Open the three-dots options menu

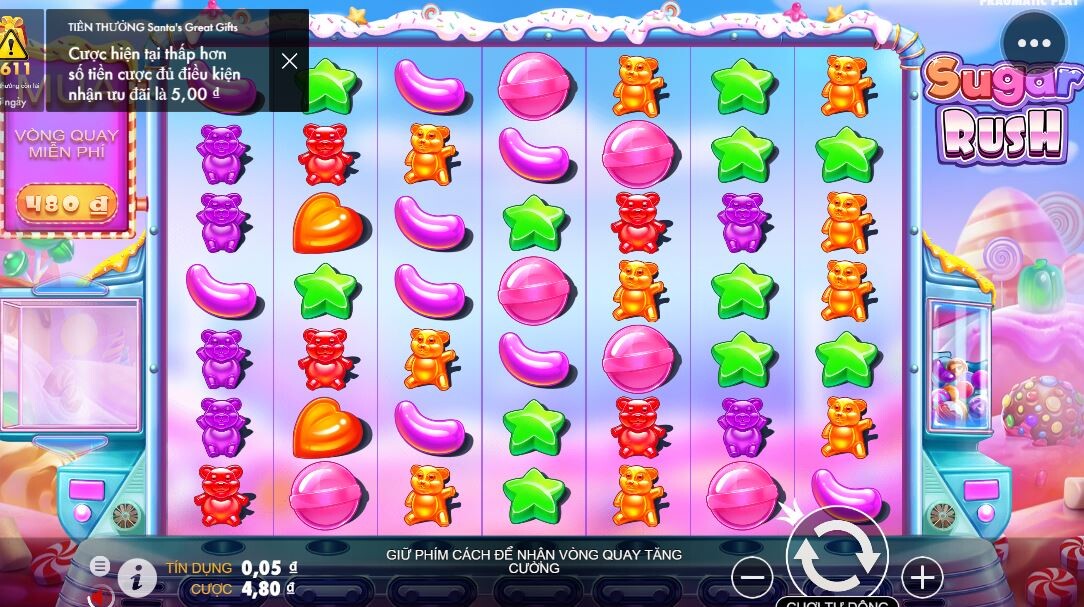[1034, 44]
